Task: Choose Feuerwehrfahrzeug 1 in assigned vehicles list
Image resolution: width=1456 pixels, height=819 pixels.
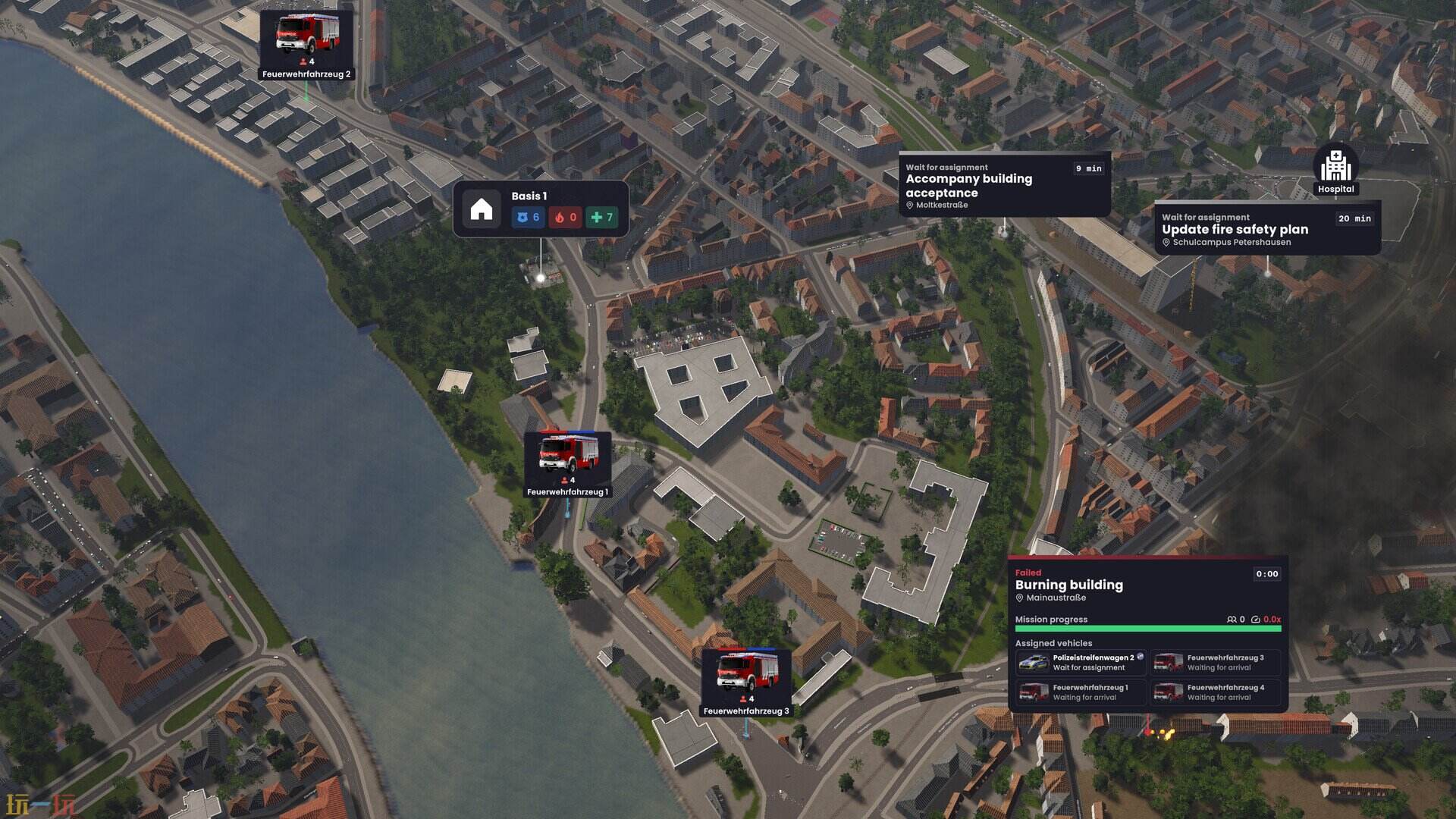Action: coord(1081,692)
